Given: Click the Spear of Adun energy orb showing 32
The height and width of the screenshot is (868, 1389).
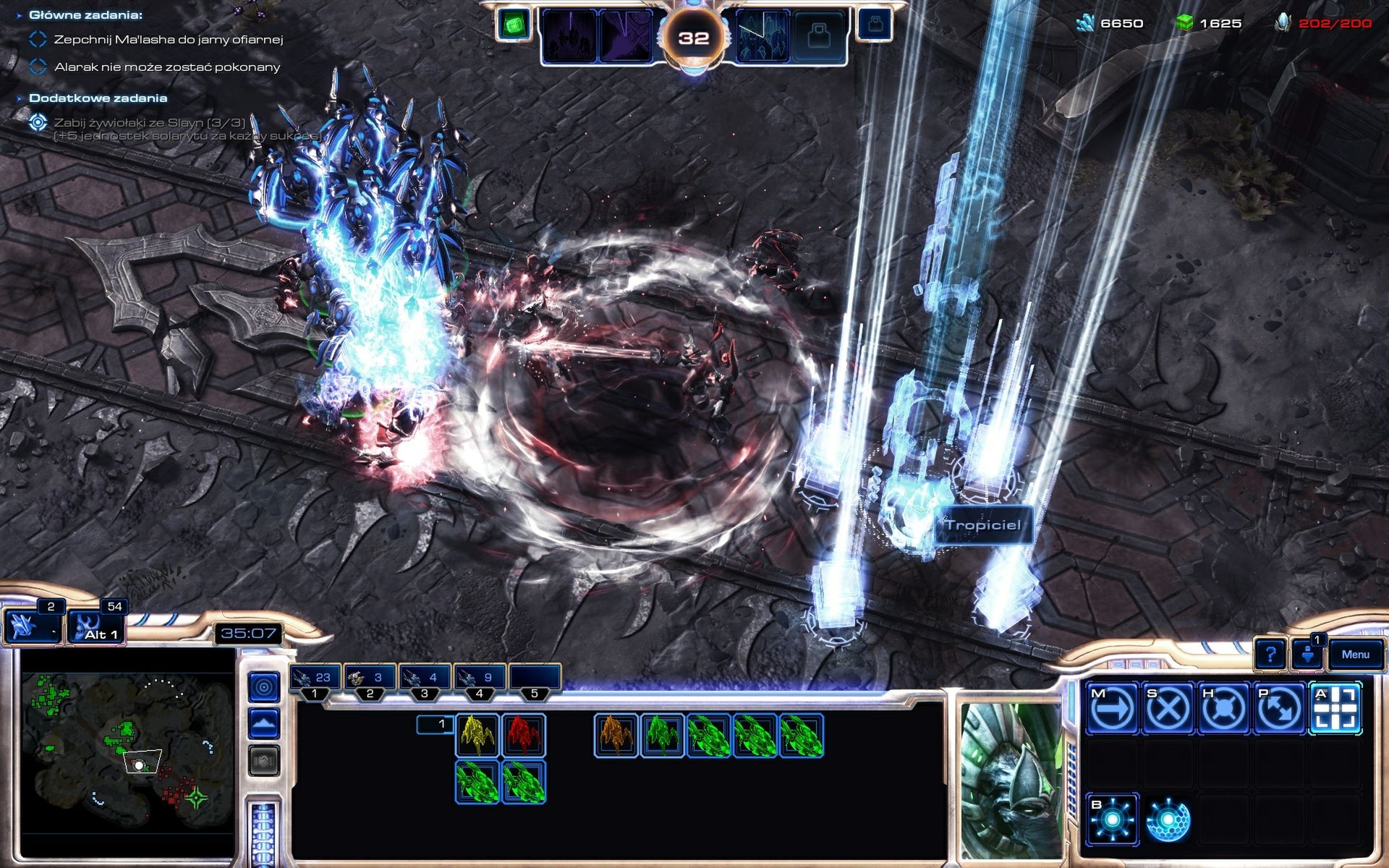Looking at the screenshot, I should [x=694, y=34].
